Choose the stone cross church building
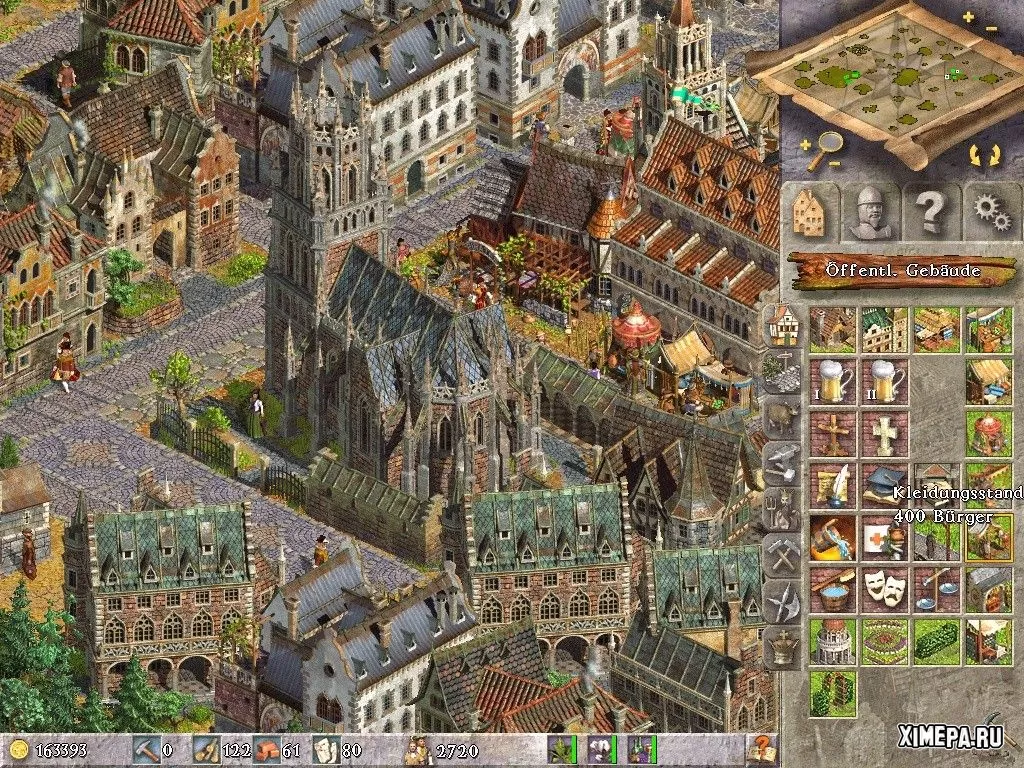The width and height of the screenshot is (1024, 768). click(884, 434)
